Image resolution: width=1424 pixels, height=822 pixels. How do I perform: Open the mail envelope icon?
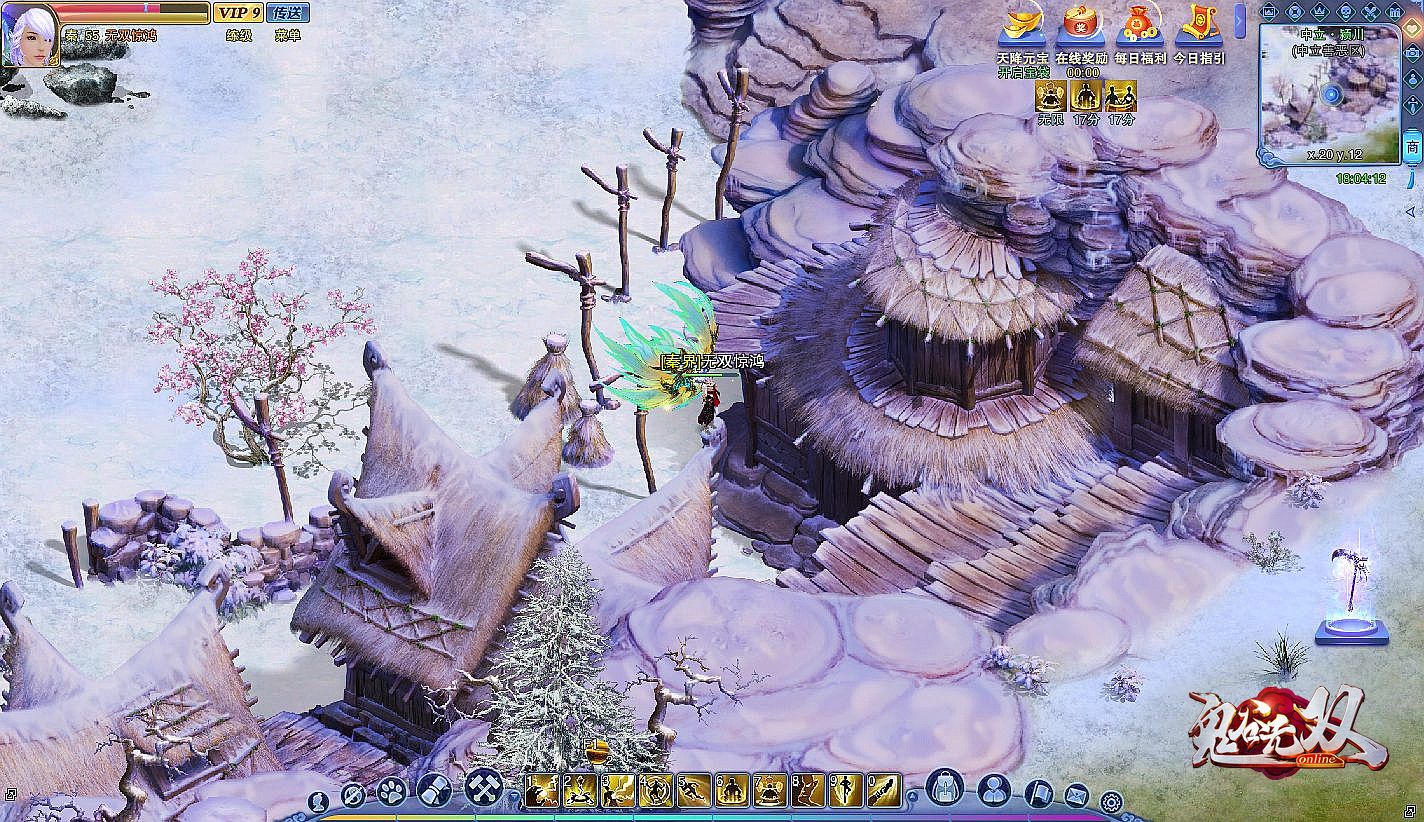tap(1076, 796)
